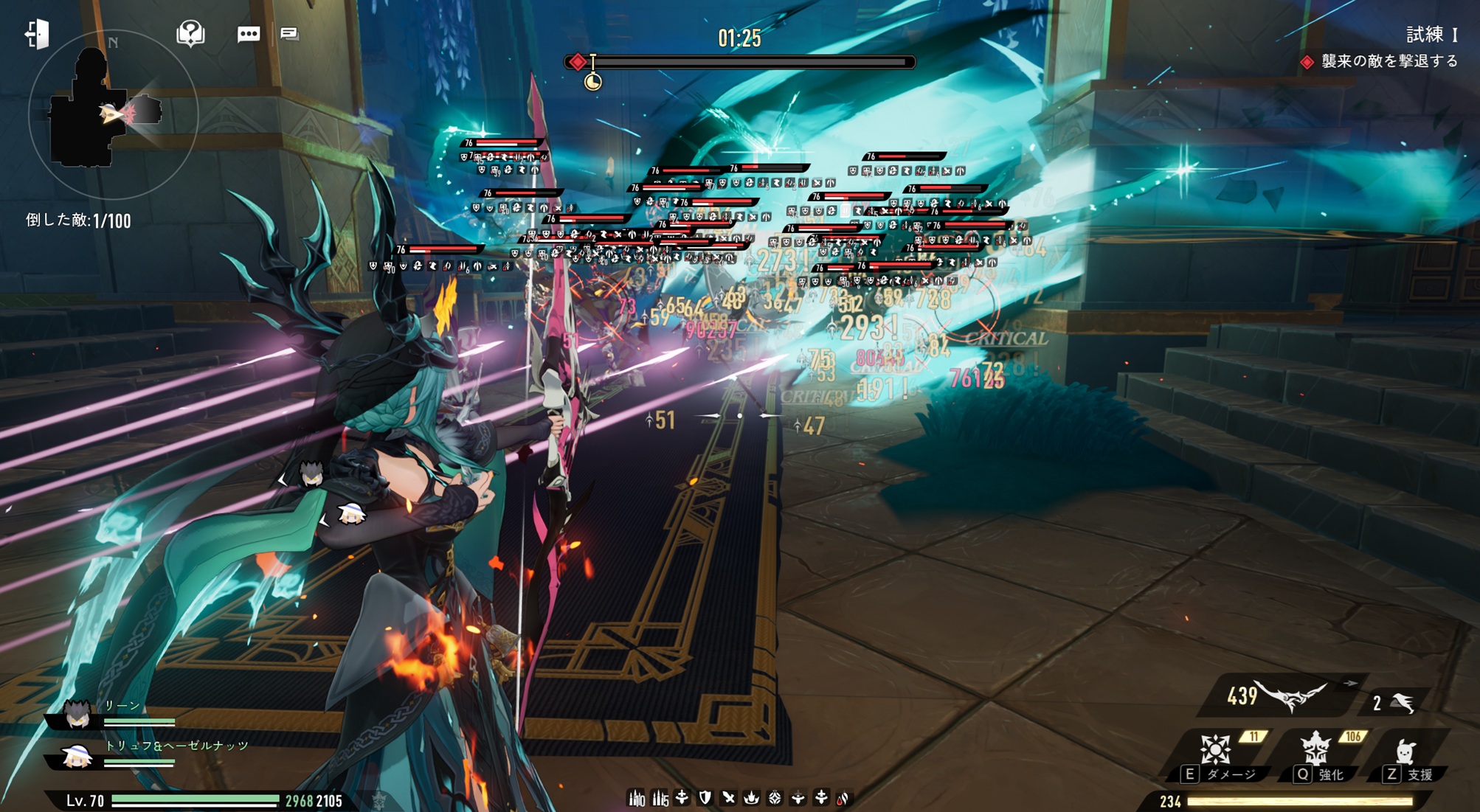The height and width of the screenshot is (812, 1480).
Task: Select party member リーン portrait
Action: (77, 715)
